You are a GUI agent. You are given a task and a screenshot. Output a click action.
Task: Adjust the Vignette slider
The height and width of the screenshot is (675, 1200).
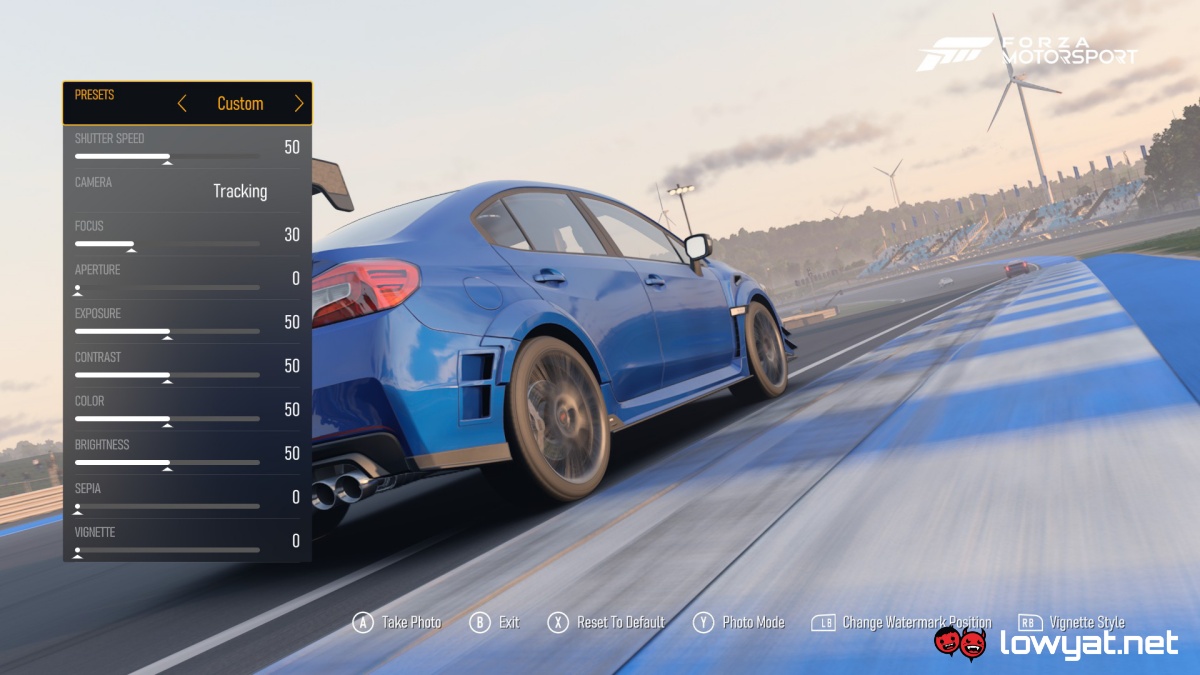pos(78,550)
